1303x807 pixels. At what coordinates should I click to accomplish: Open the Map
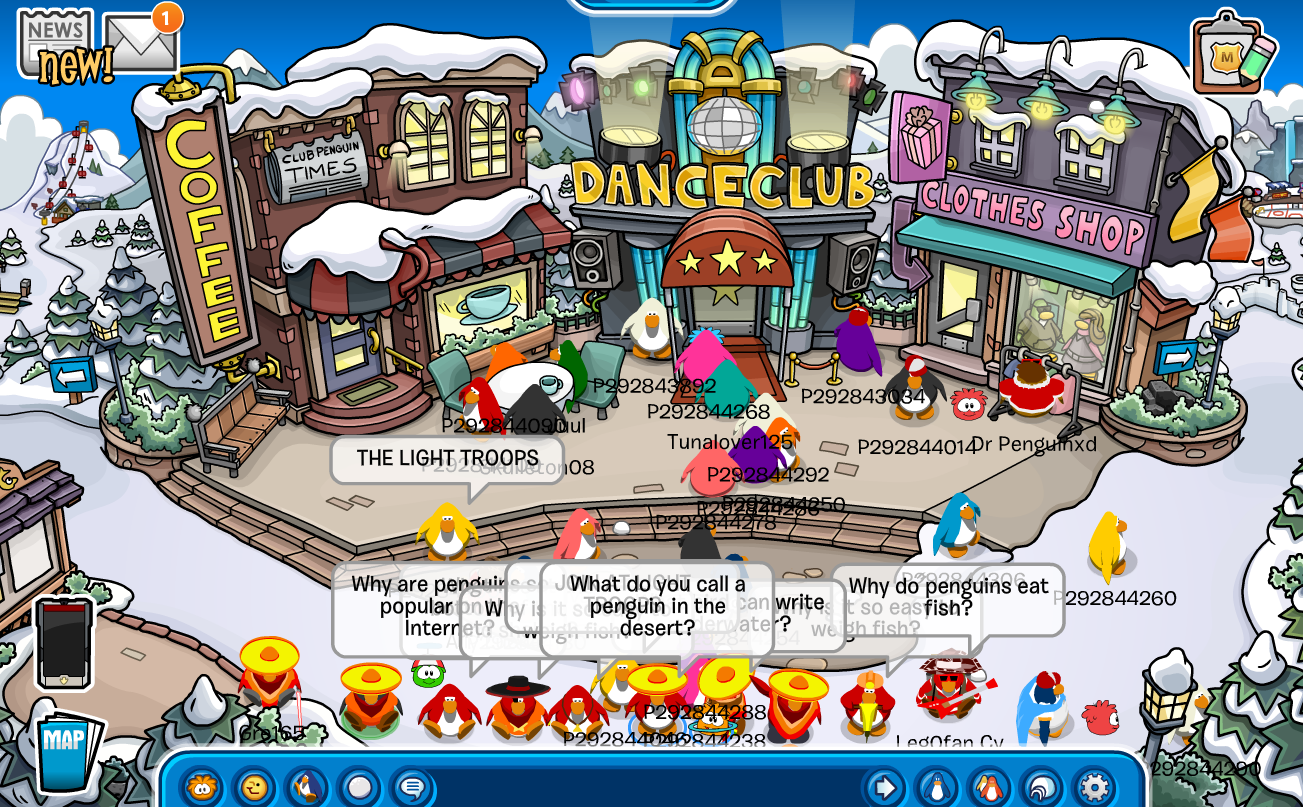coord(69,752)
